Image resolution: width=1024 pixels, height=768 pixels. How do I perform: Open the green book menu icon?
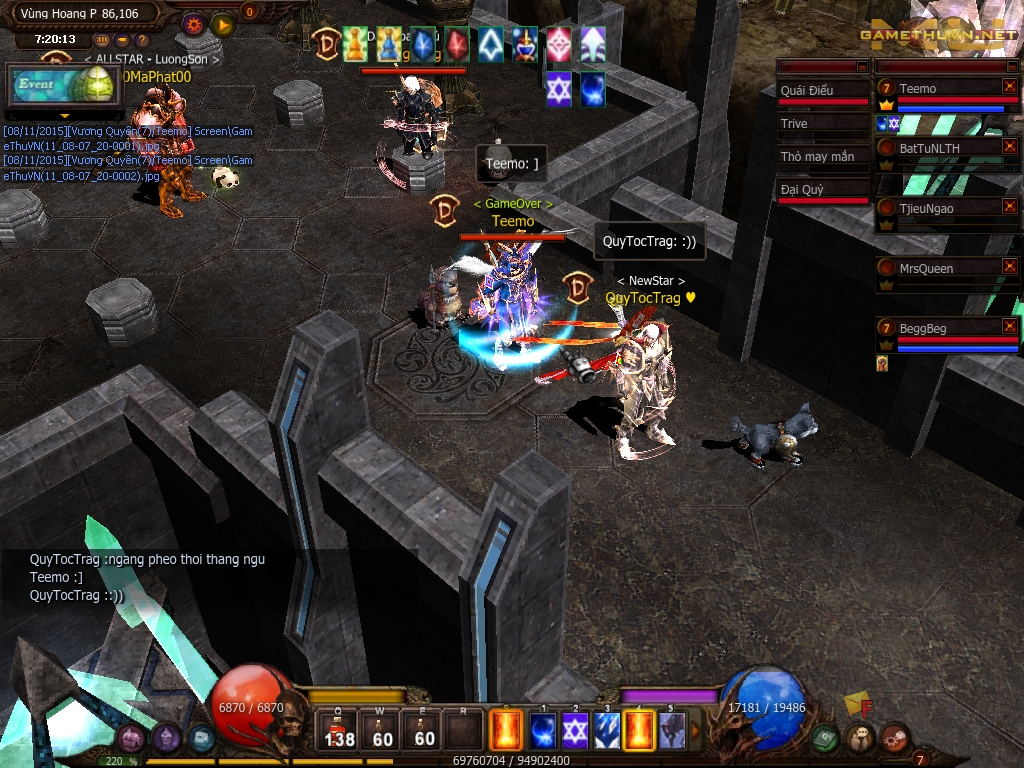coord(823,739)
